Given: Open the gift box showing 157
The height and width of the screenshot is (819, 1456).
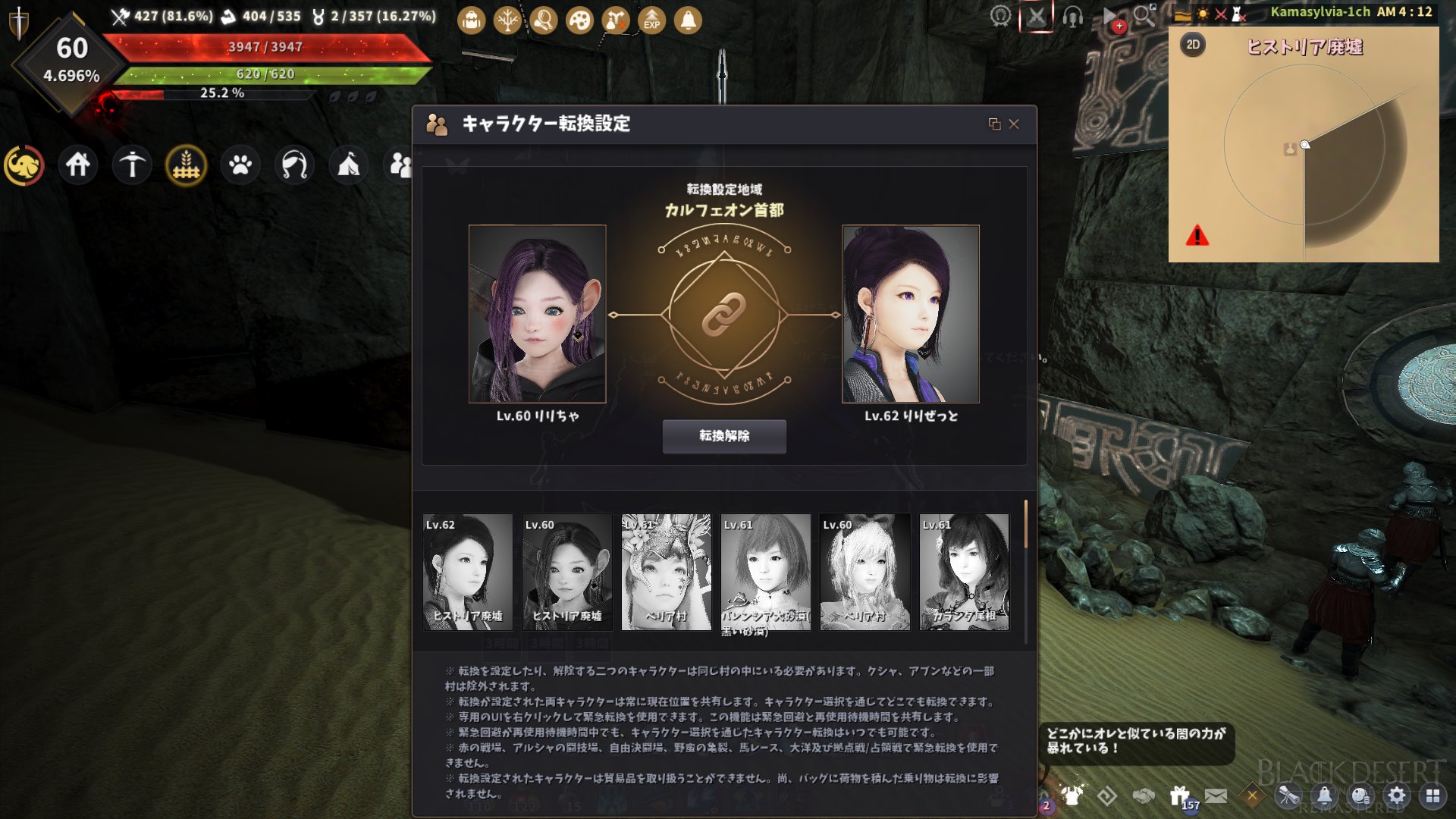Looking at the screenshot, I should (1180, 794).
